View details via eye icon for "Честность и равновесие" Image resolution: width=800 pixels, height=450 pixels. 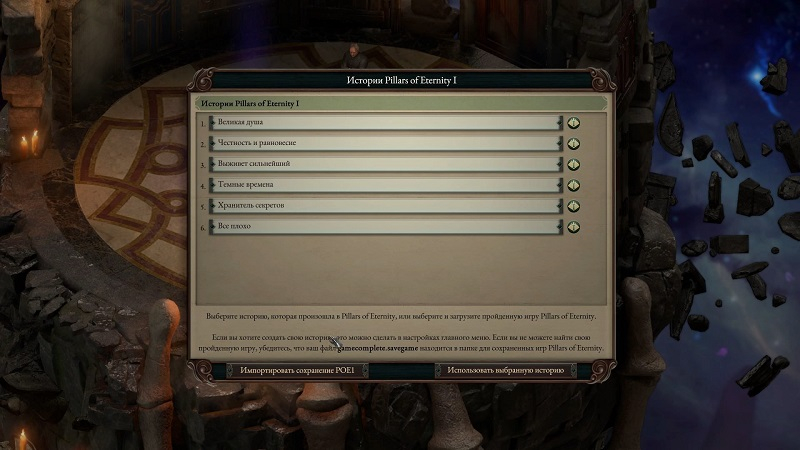click(x=574, y=144)
